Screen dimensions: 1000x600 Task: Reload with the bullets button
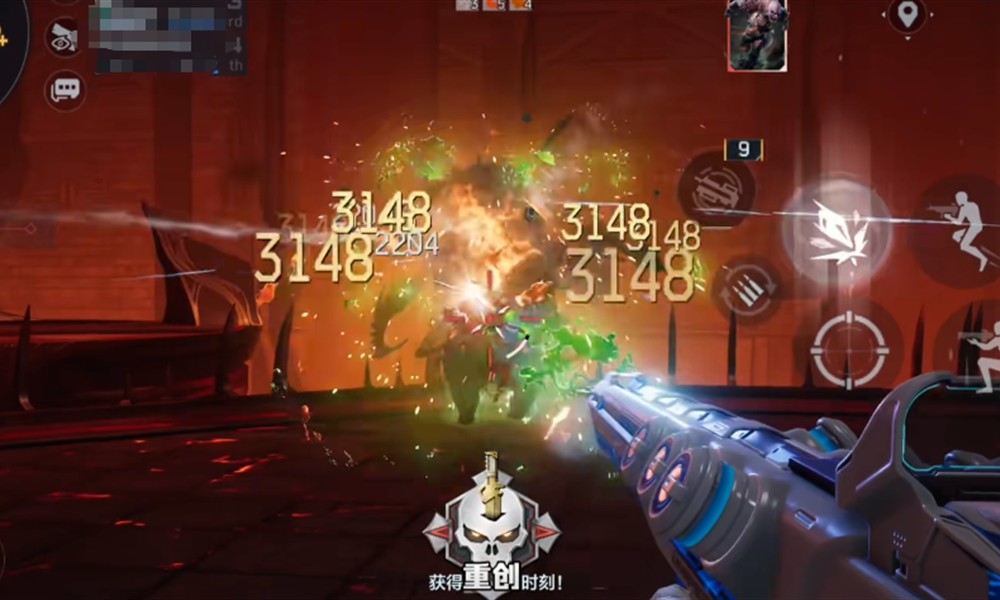[745, 290]
